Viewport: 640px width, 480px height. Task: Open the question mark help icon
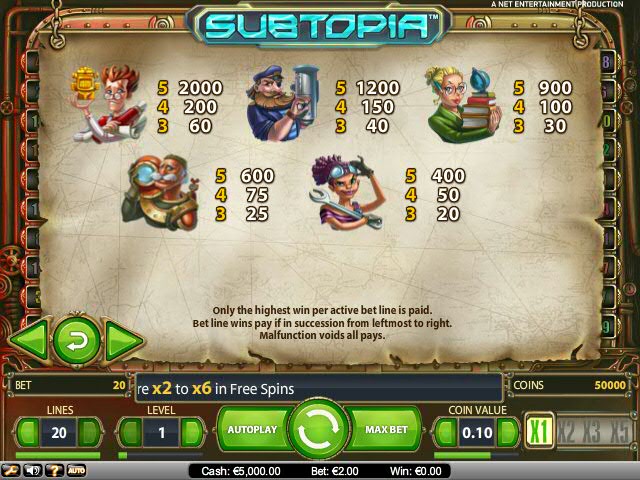point(52,470)
